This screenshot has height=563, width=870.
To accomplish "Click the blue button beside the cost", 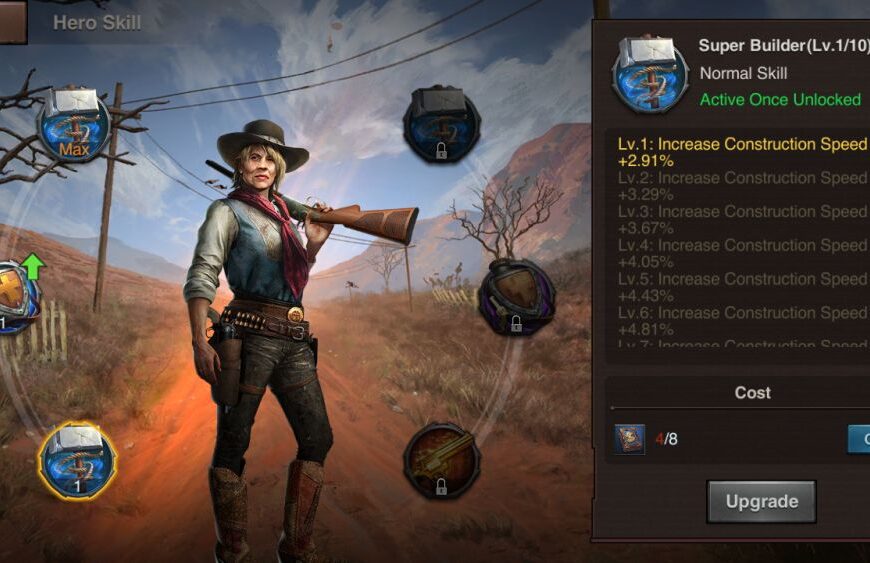I will click(859, 439).
